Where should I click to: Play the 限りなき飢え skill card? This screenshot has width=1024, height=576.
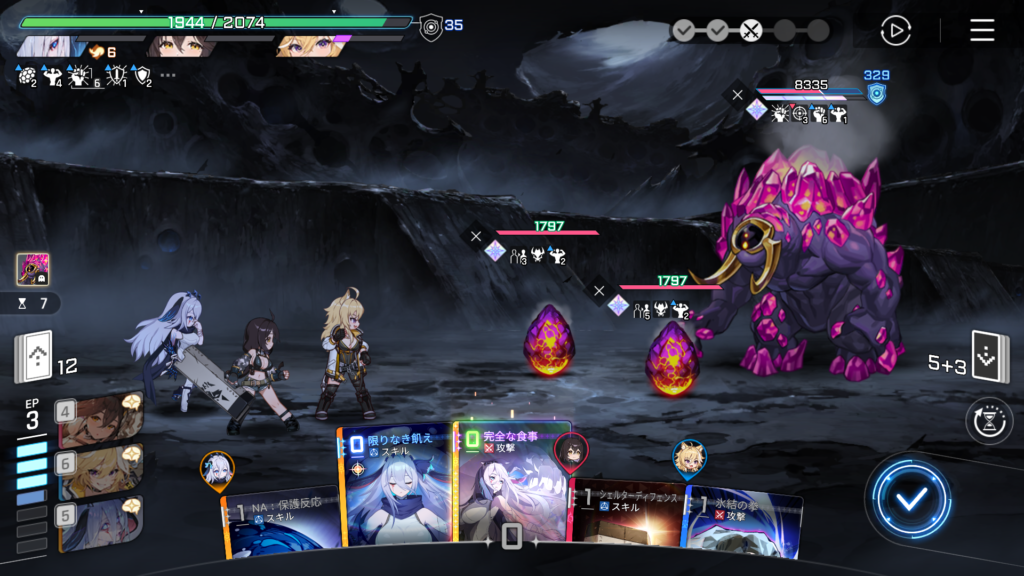pos(395,485)
